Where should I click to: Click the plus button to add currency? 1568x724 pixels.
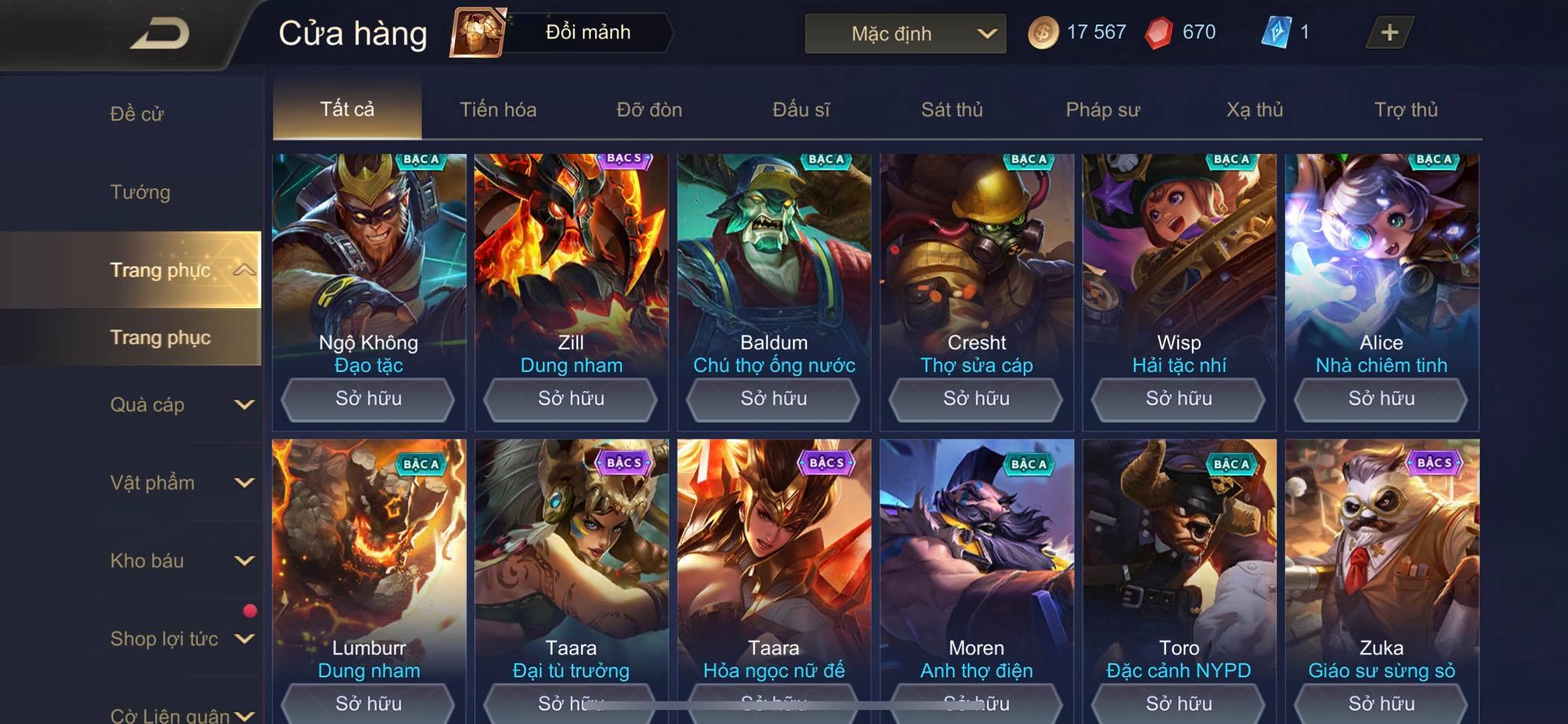click(x=1389, y=33)
